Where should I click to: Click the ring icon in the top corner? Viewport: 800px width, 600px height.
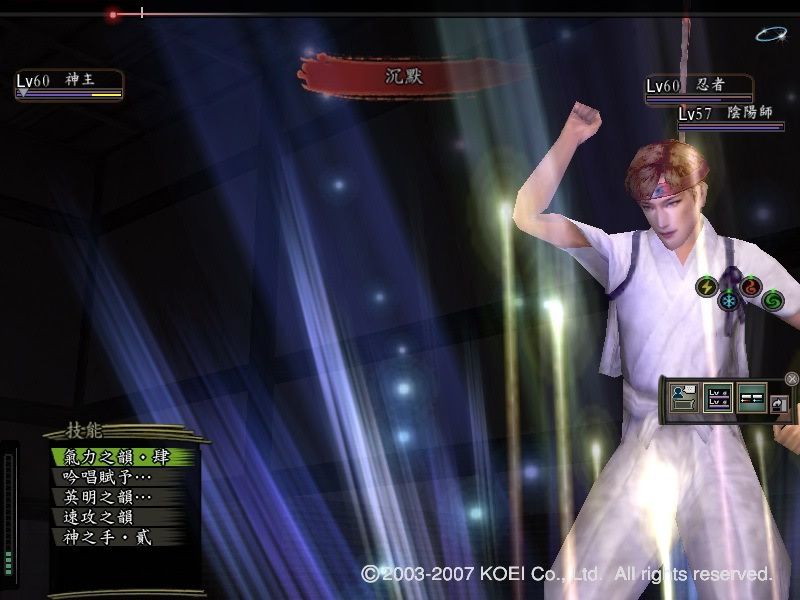click(x=770, y=34)
